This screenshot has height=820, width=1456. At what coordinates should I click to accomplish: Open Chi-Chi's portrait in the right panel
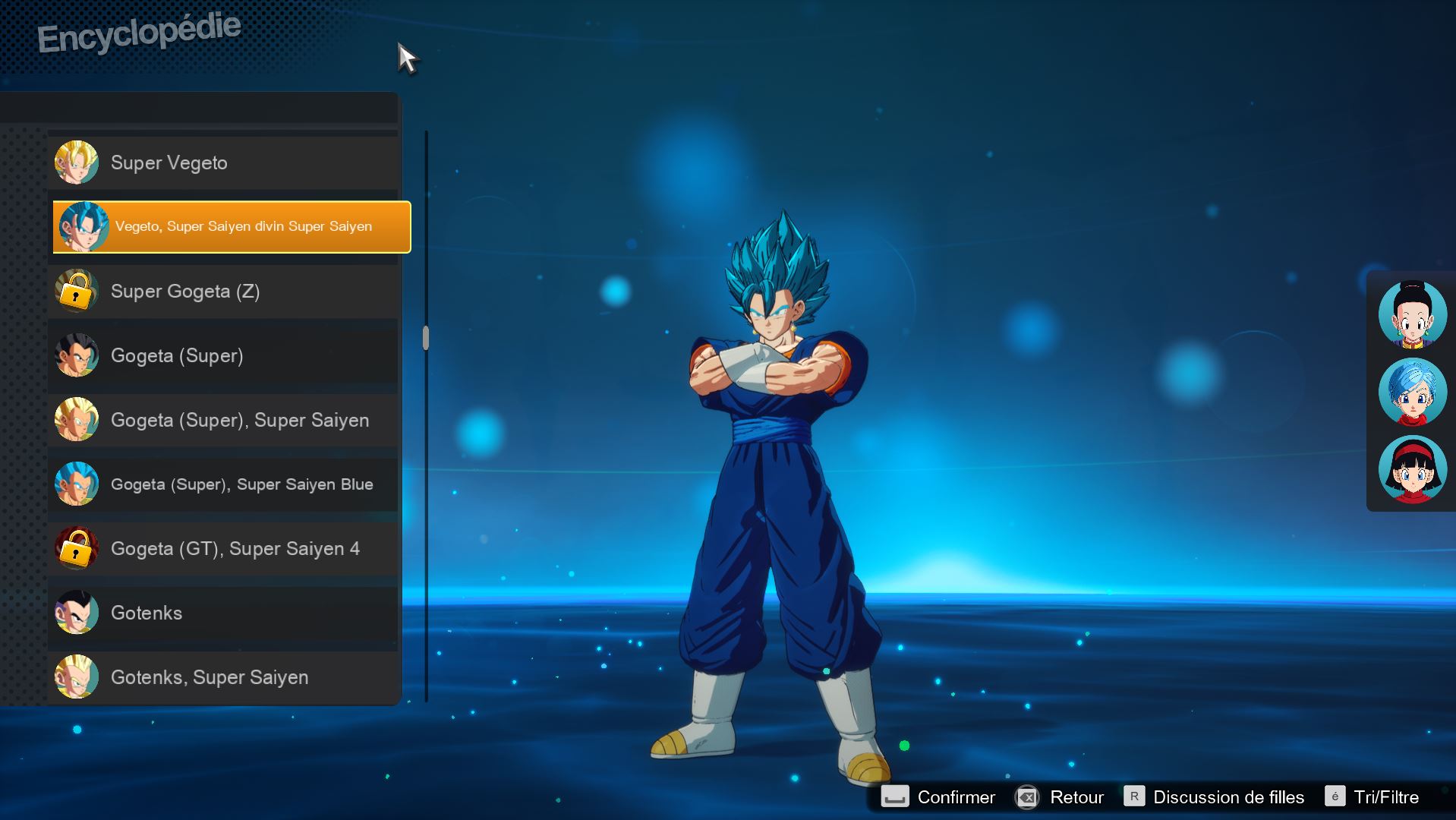tap(1413, 314)
